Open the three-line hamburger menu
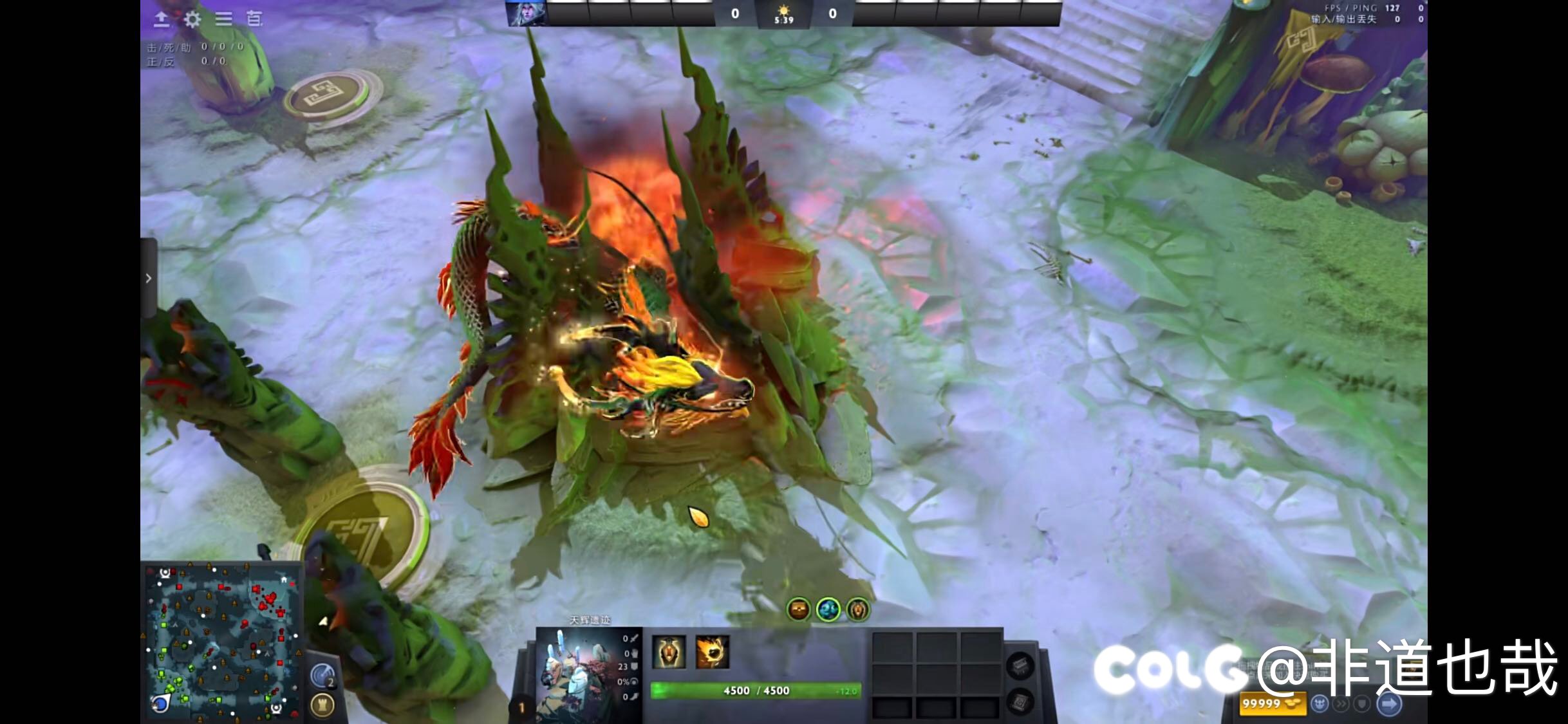Screen dimensions: 1568x724 click(x=223, y=19)
